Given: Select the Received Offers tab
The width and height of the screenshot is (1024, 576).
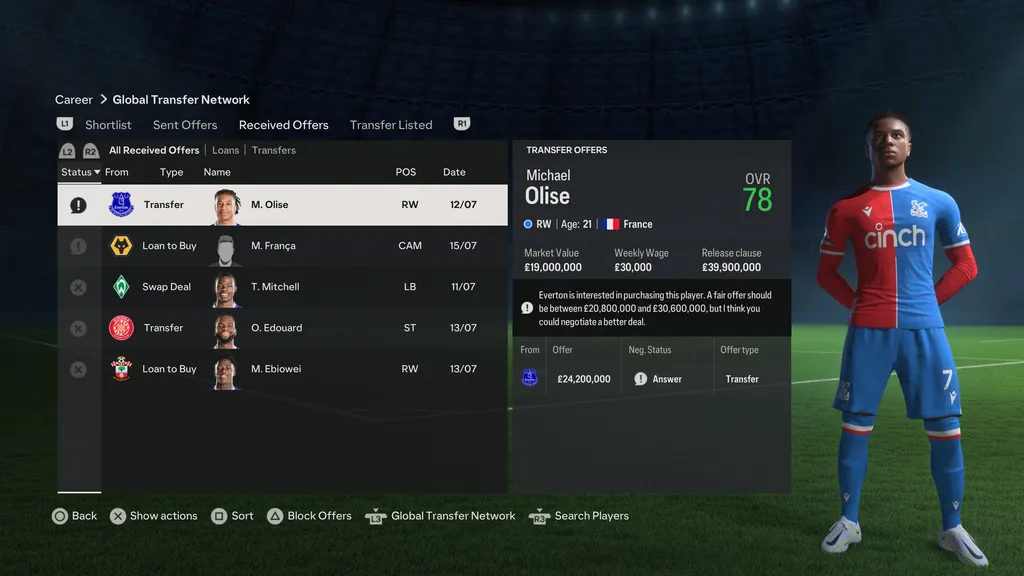Looking at the screenshot, I should pyautogui.click(x=283, y=125).
